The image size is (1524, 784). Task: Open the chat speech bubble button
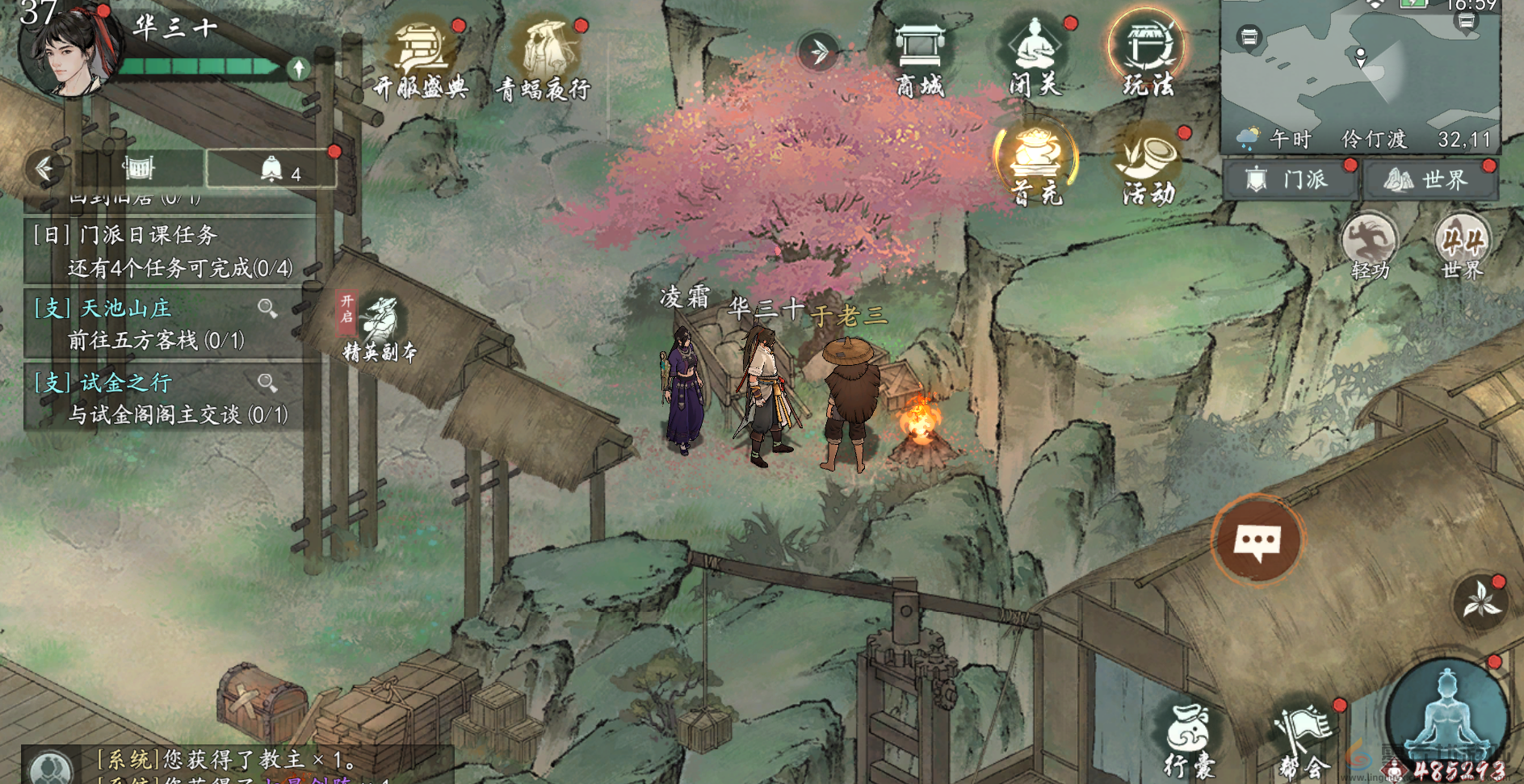click(1257, 540)
